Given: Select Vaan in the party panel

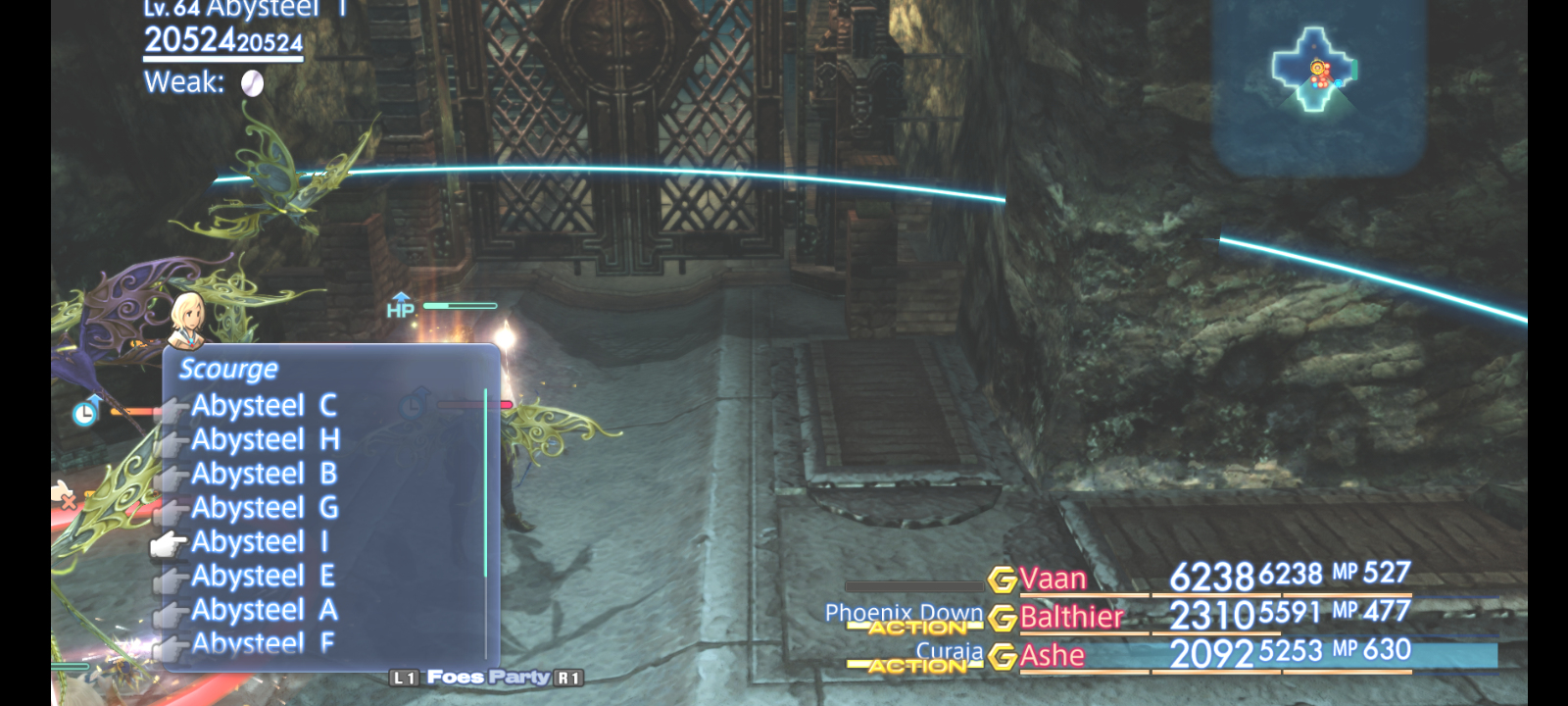Looking at the screenshot, I should 1053,580.
